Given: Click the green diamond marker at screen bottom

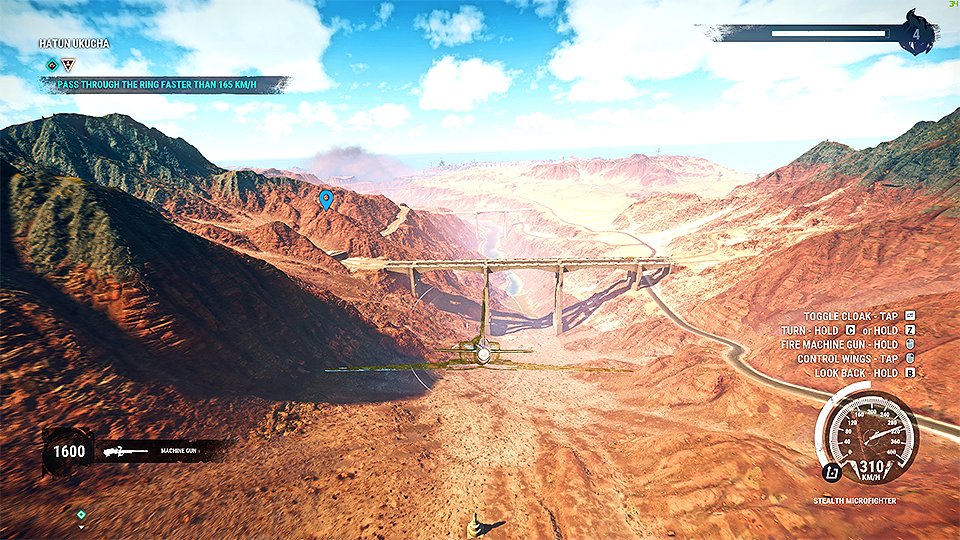Looking at the screenshot, I should pos(81,514).
